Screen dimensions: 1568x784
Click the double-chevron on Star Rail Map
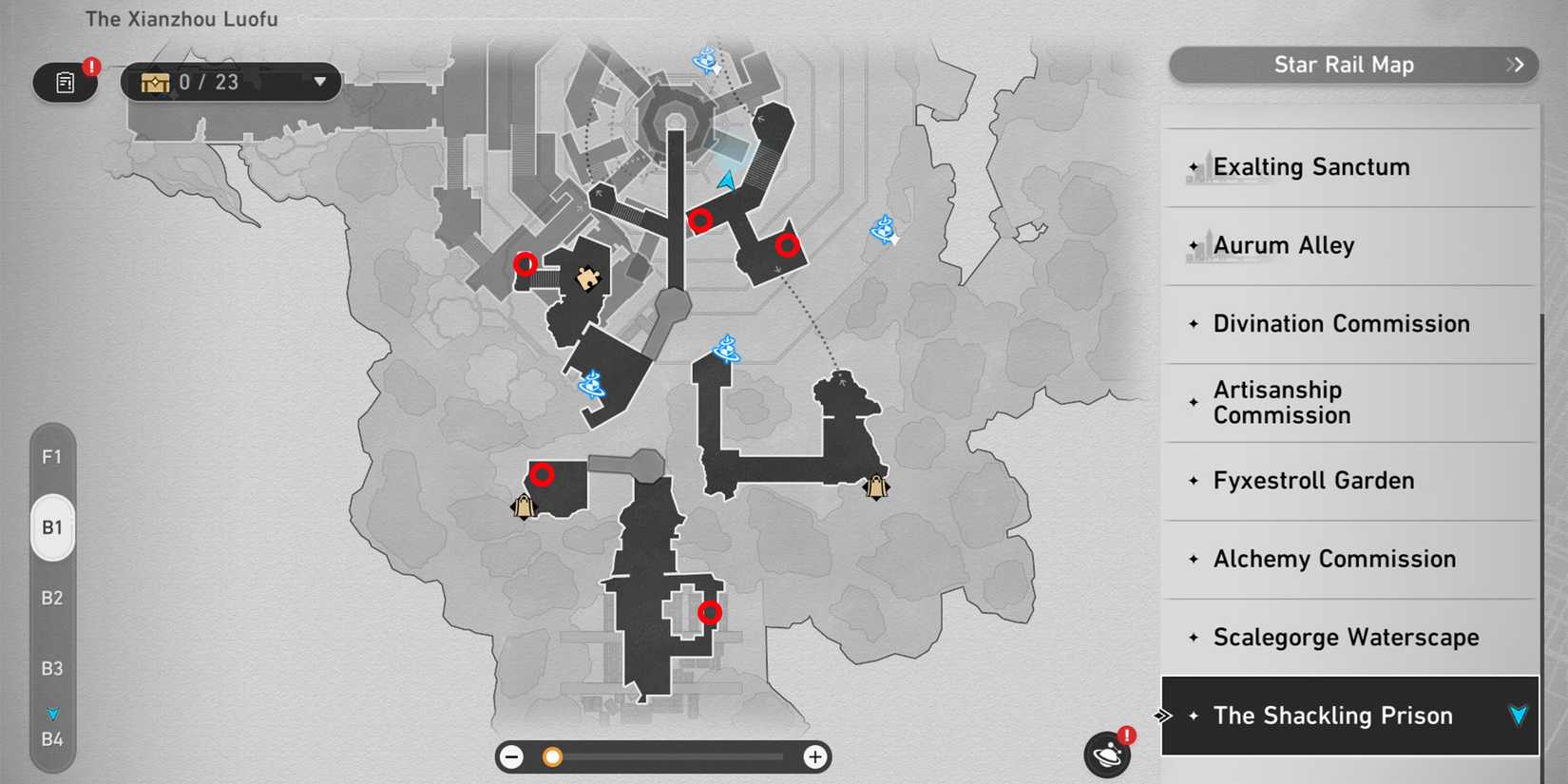[x=1515, y=65]
